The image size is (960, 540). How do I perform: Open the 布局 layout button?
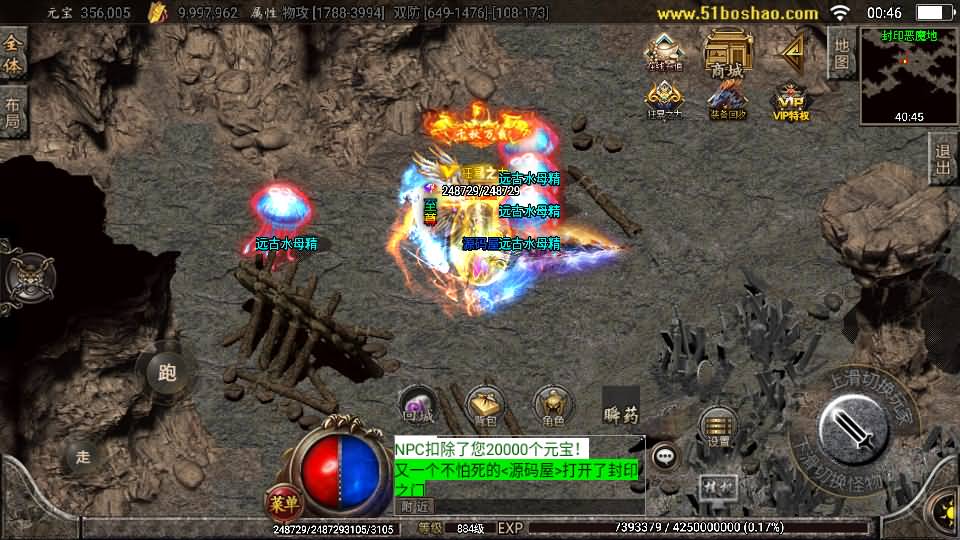click(12, 112)
